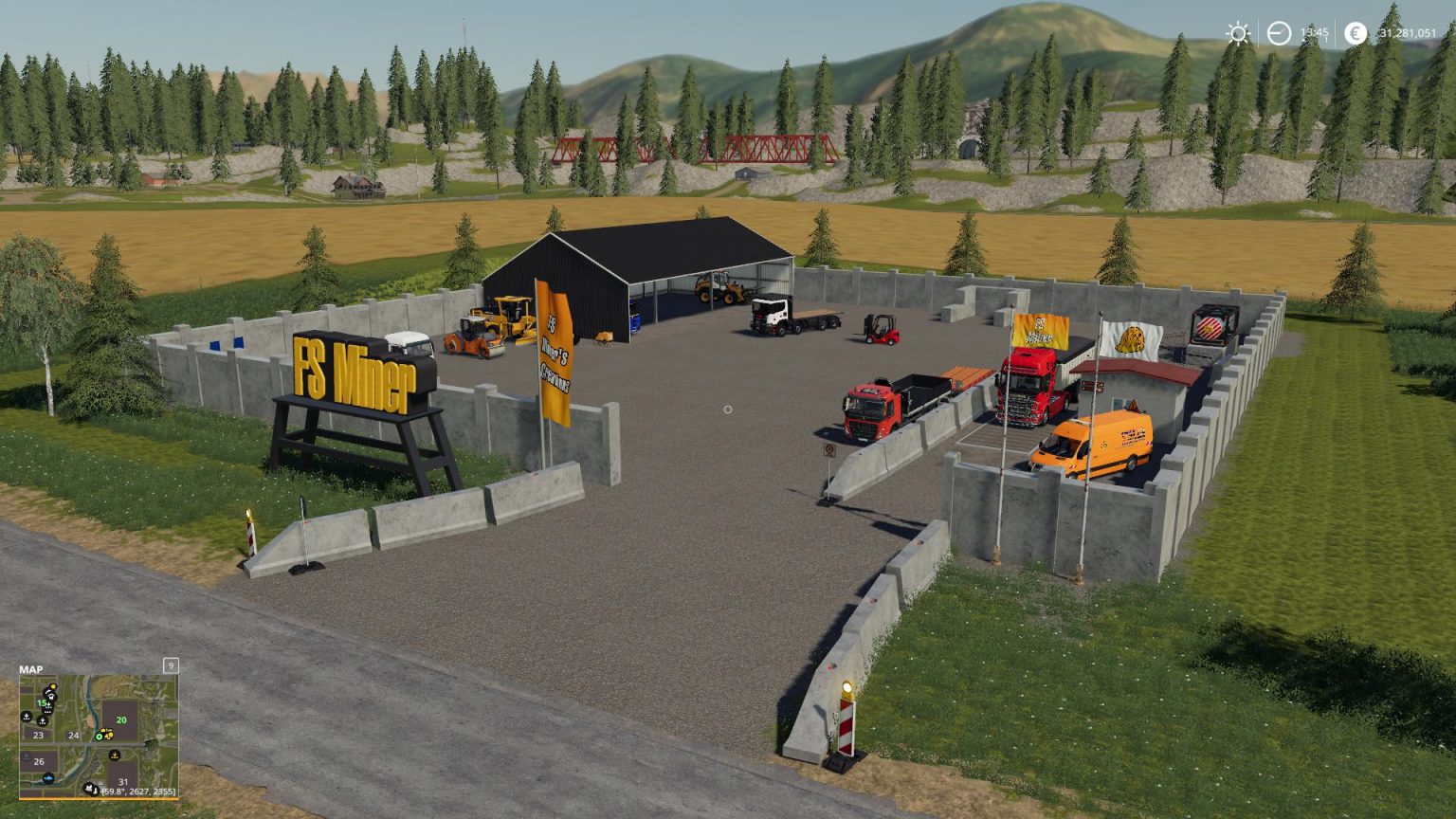Click the yellow circle icon at the minimap top
Screen dimensions: 1456x819
click(x=52, y=685)
